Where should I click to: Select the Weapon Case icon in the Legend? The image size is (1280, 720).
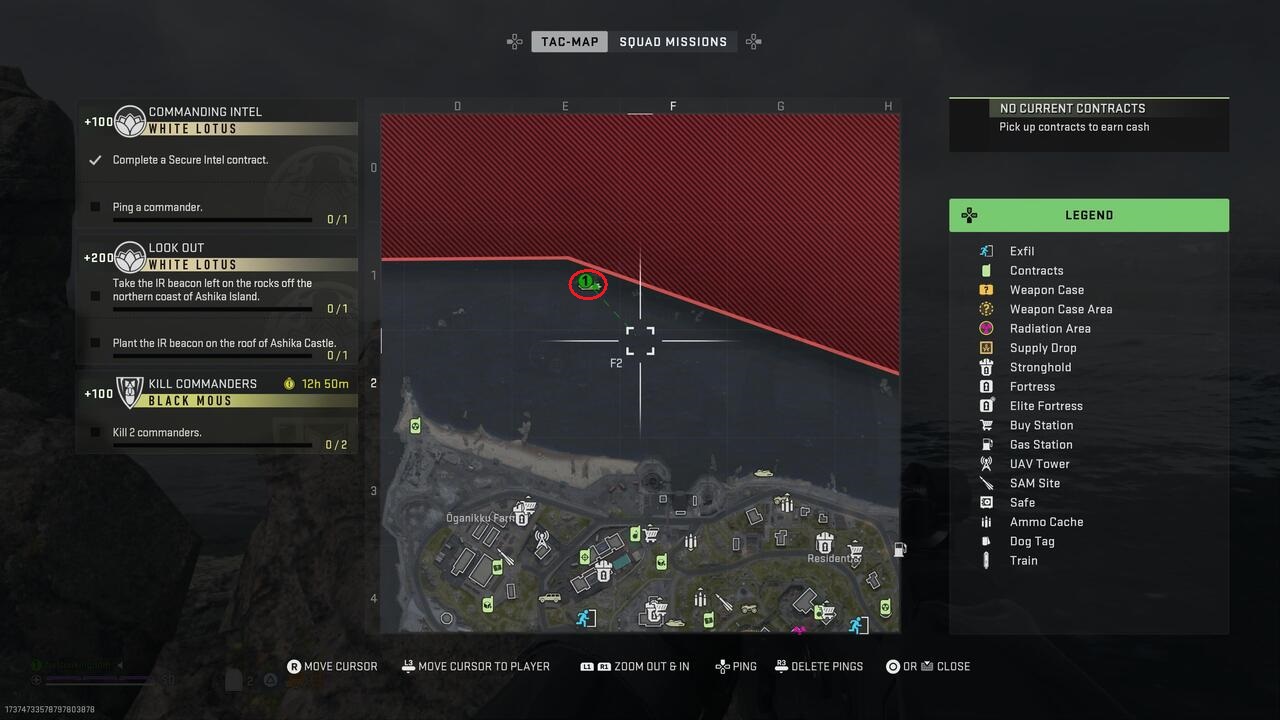(x=985, y=289)
